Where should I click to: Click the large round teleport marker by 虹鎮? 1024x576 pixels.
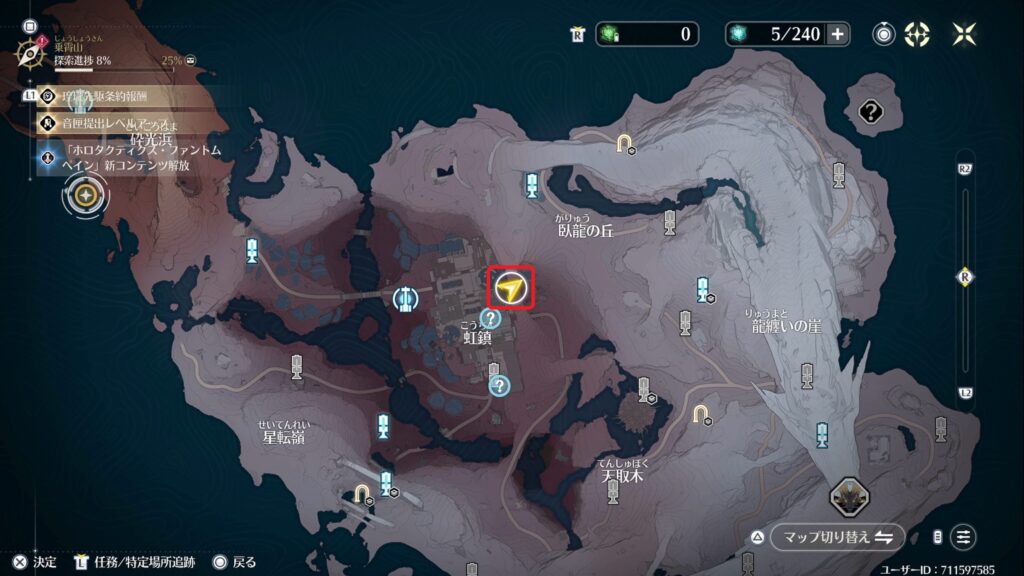click(x=405, y=297)
